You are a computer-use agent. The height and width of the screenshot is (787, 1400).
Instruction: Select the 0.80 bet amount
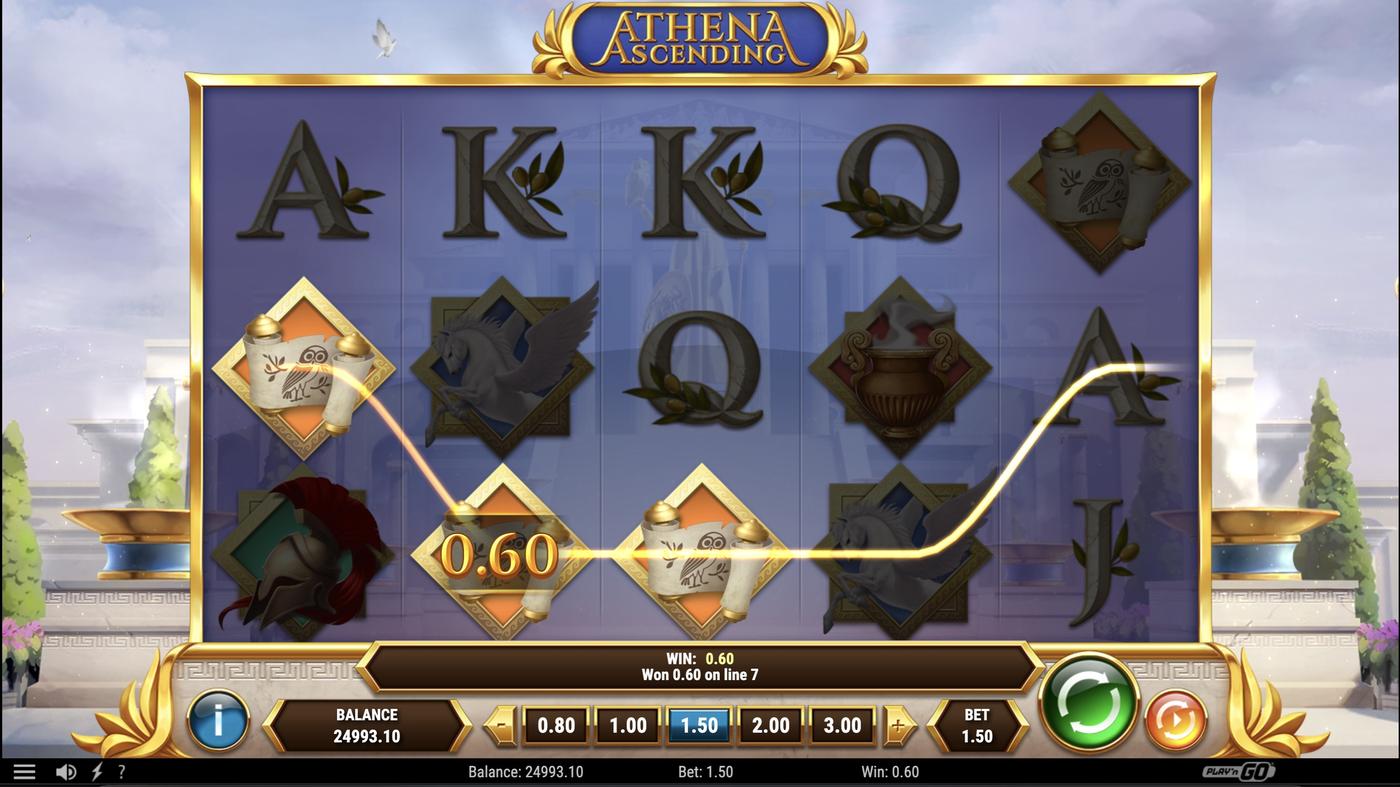click(556, 723)
